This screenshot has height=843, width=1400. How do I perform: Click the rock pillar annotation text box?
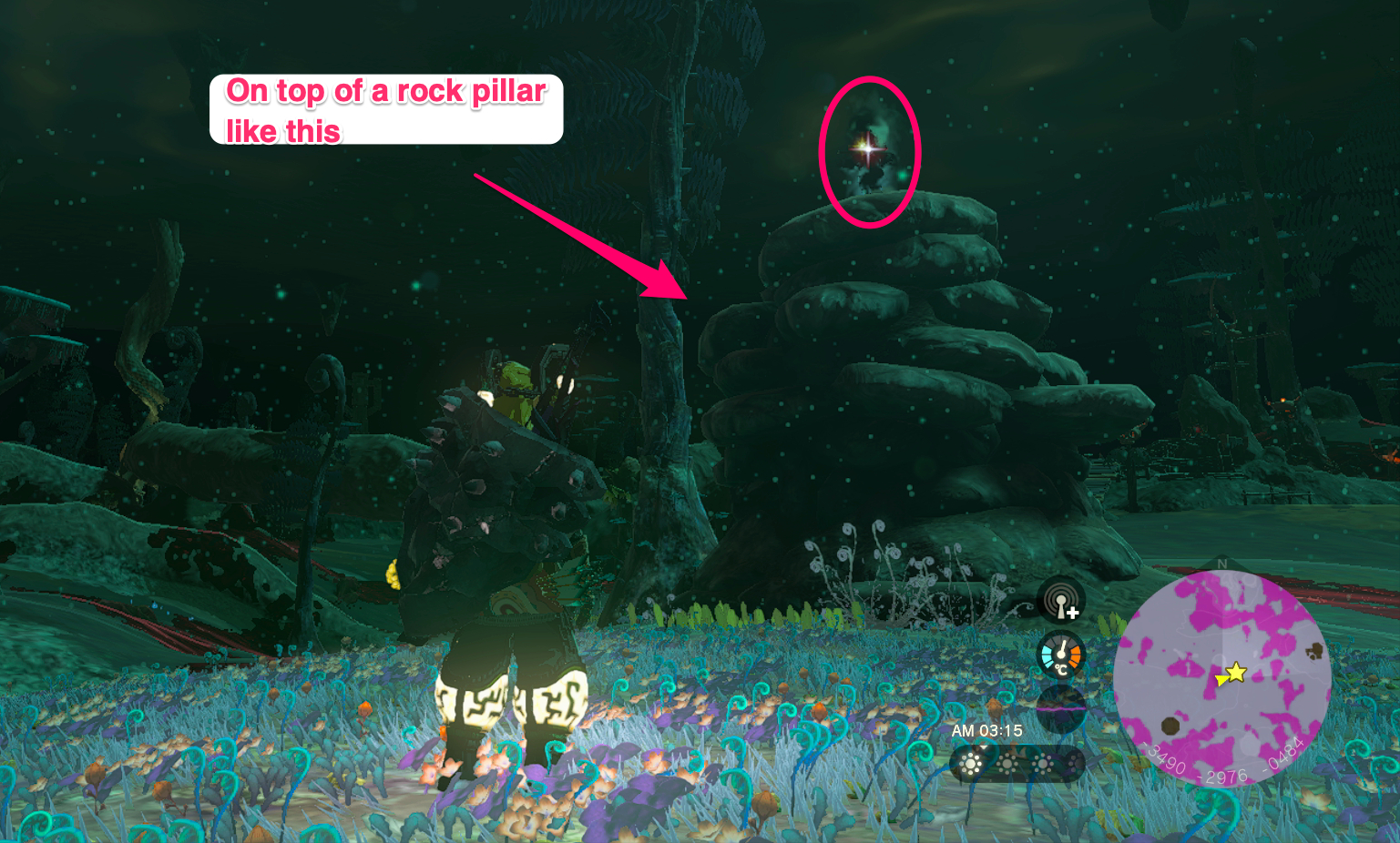[386, 108]
